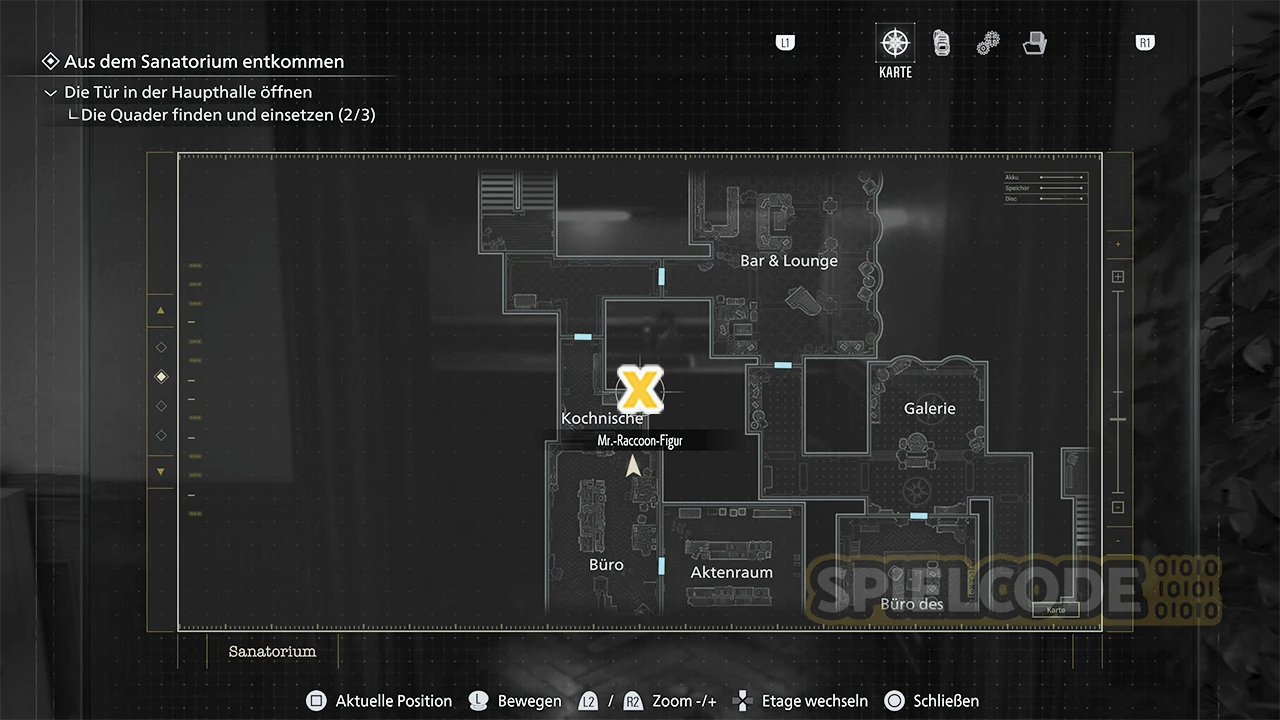Click the Aus dem Sanatorium entkommen objective
Viewport: 1280px width, 720px height.
(x=204, y=62)
